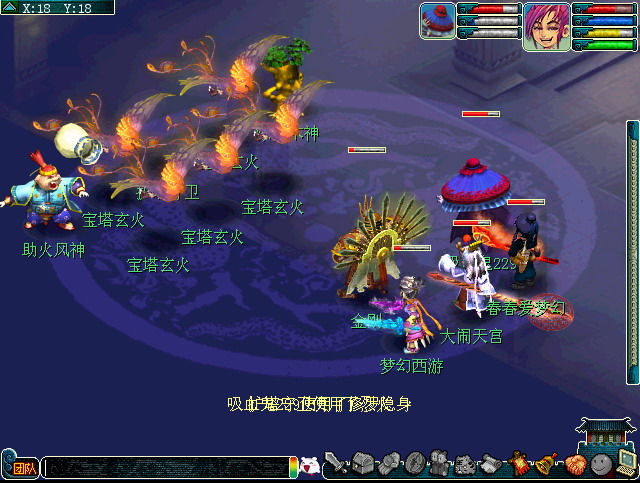Open the treasure chest inventory icon
This screenshot has width=640, height=483.
[x=362, y=463]
